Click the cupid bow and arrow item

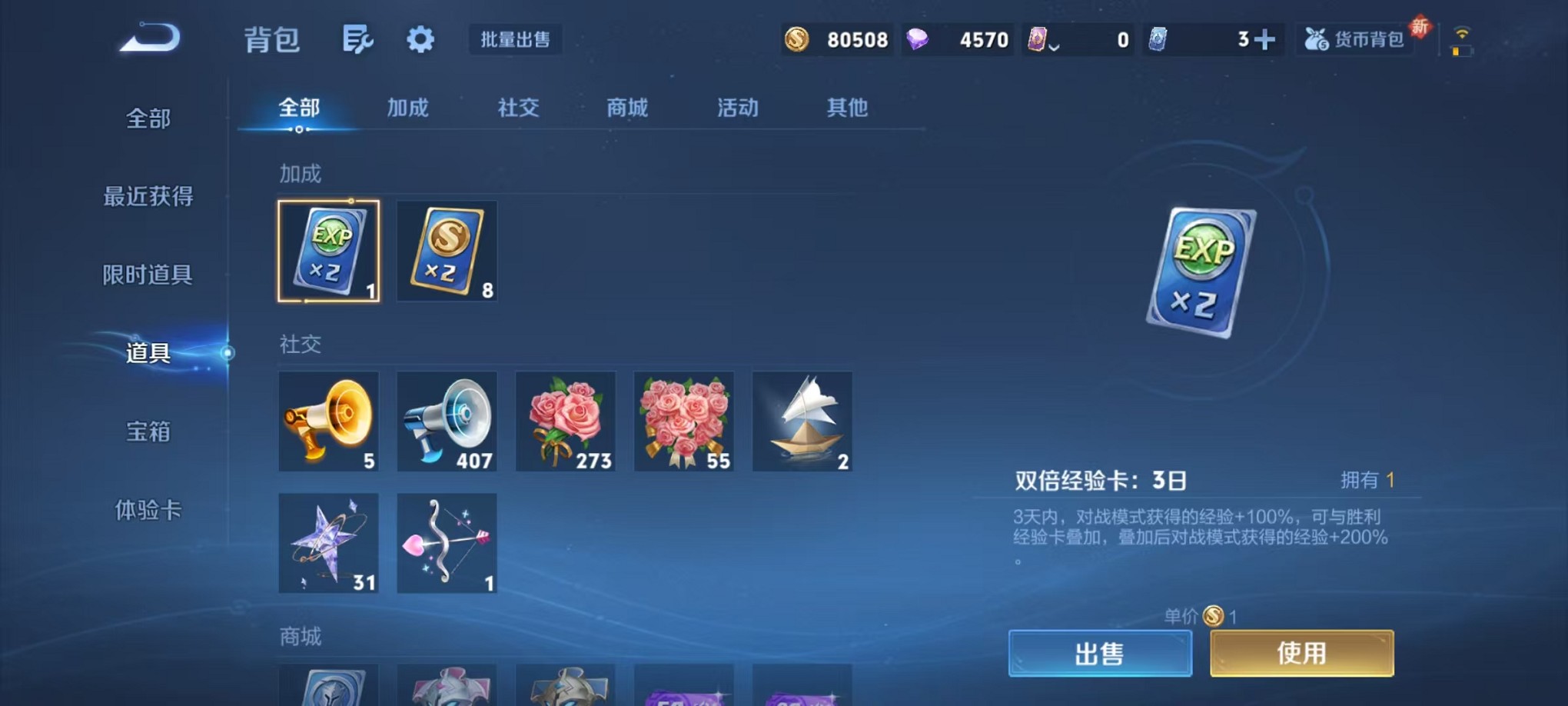tap(446, 544)
